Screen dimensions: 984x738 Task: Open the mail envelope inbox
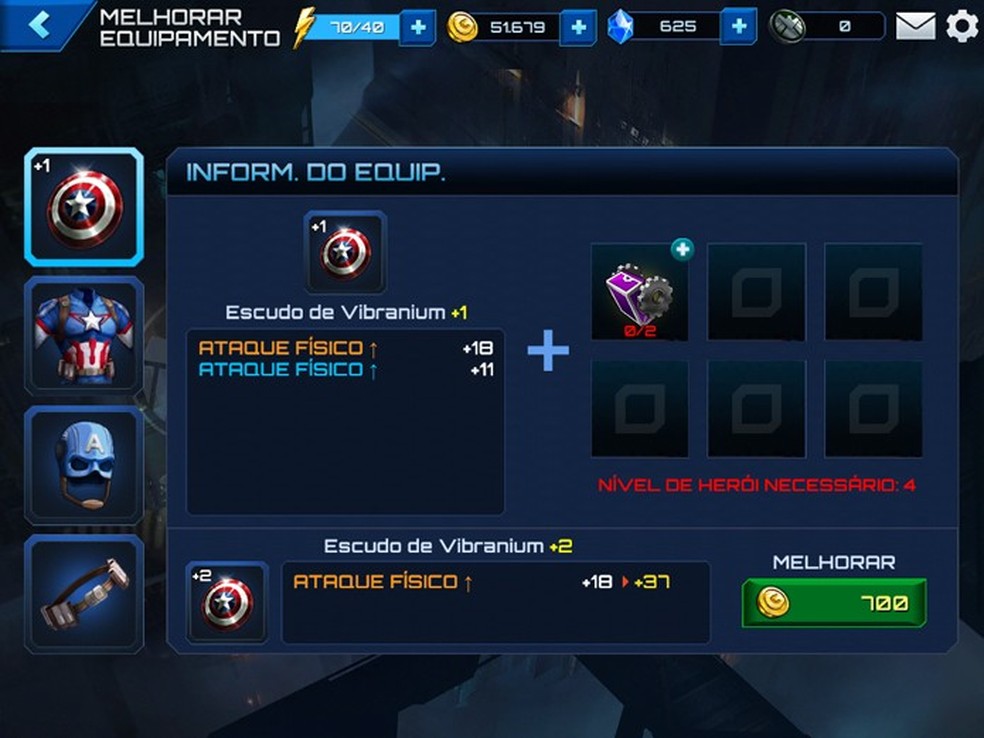915,26
